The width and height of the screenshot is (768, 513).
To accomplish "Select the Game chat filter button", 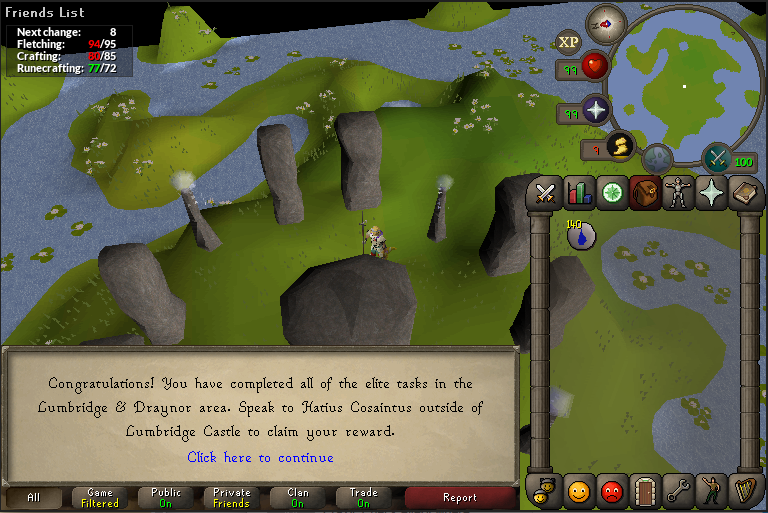I will [99, 497].
